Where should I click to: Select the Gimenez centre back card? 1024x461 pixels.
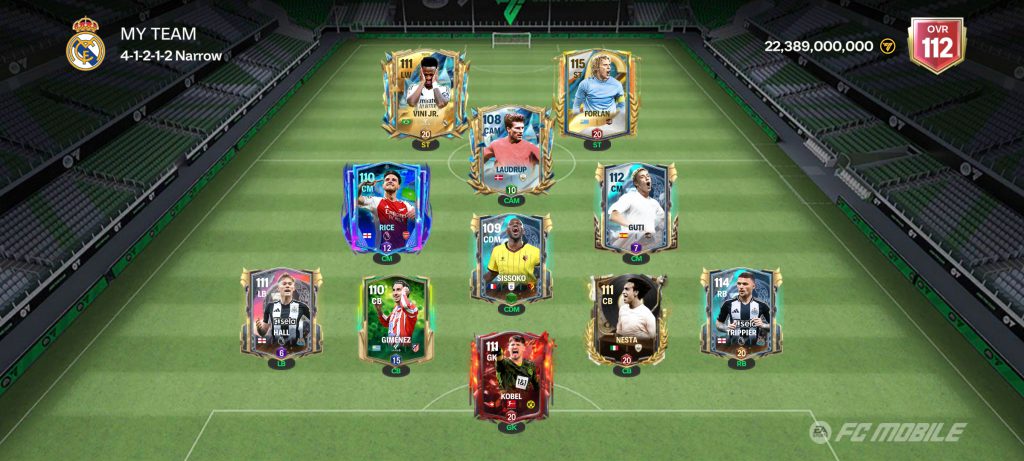point(396,320)
